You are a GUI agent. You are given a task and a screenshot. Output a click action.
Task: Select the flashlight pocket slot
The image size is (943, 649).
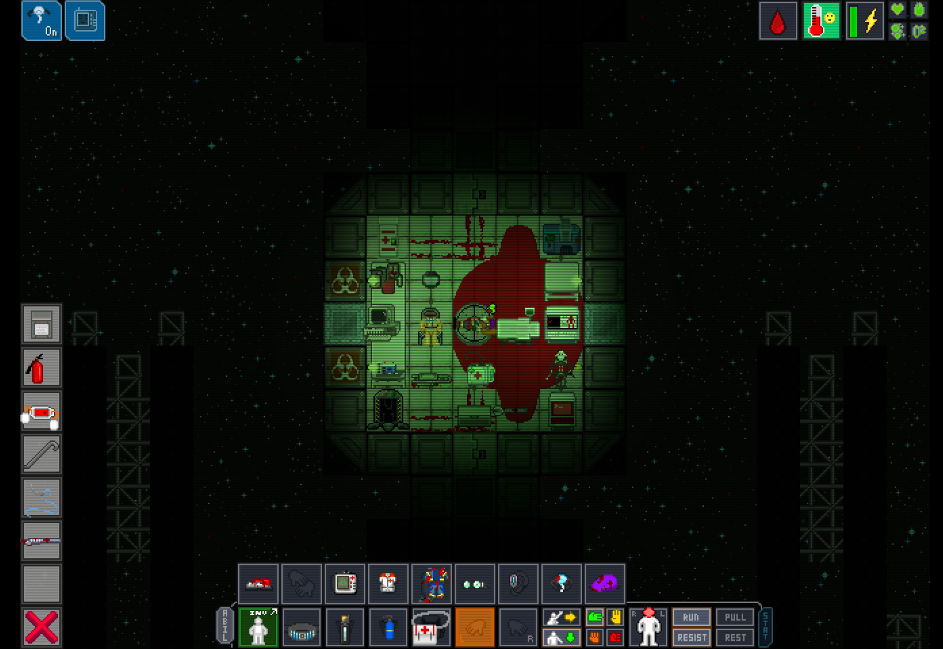click(x=345, y=627)
